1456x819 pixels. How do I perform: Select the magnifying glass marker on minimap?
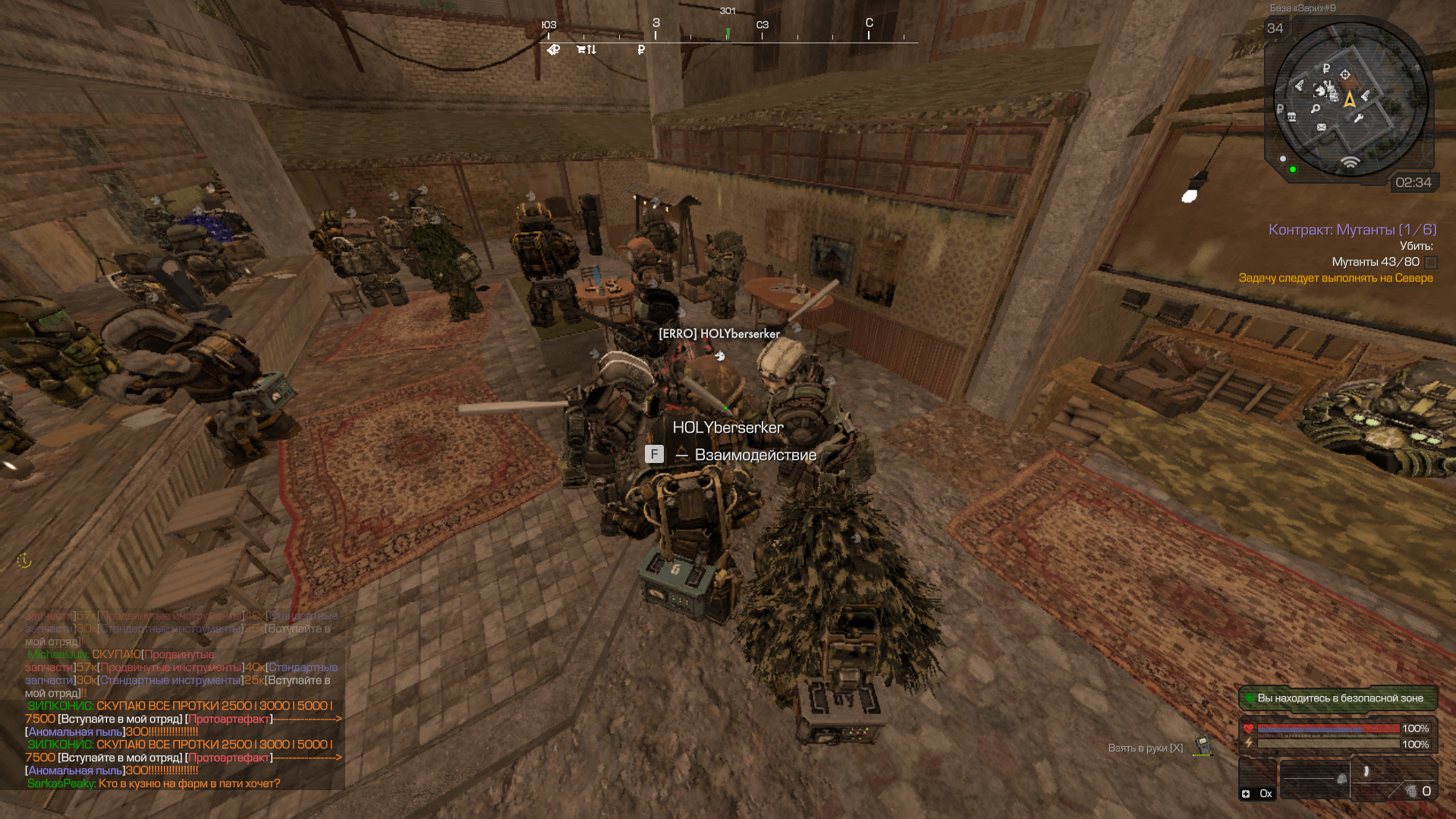click(1316, 109)
